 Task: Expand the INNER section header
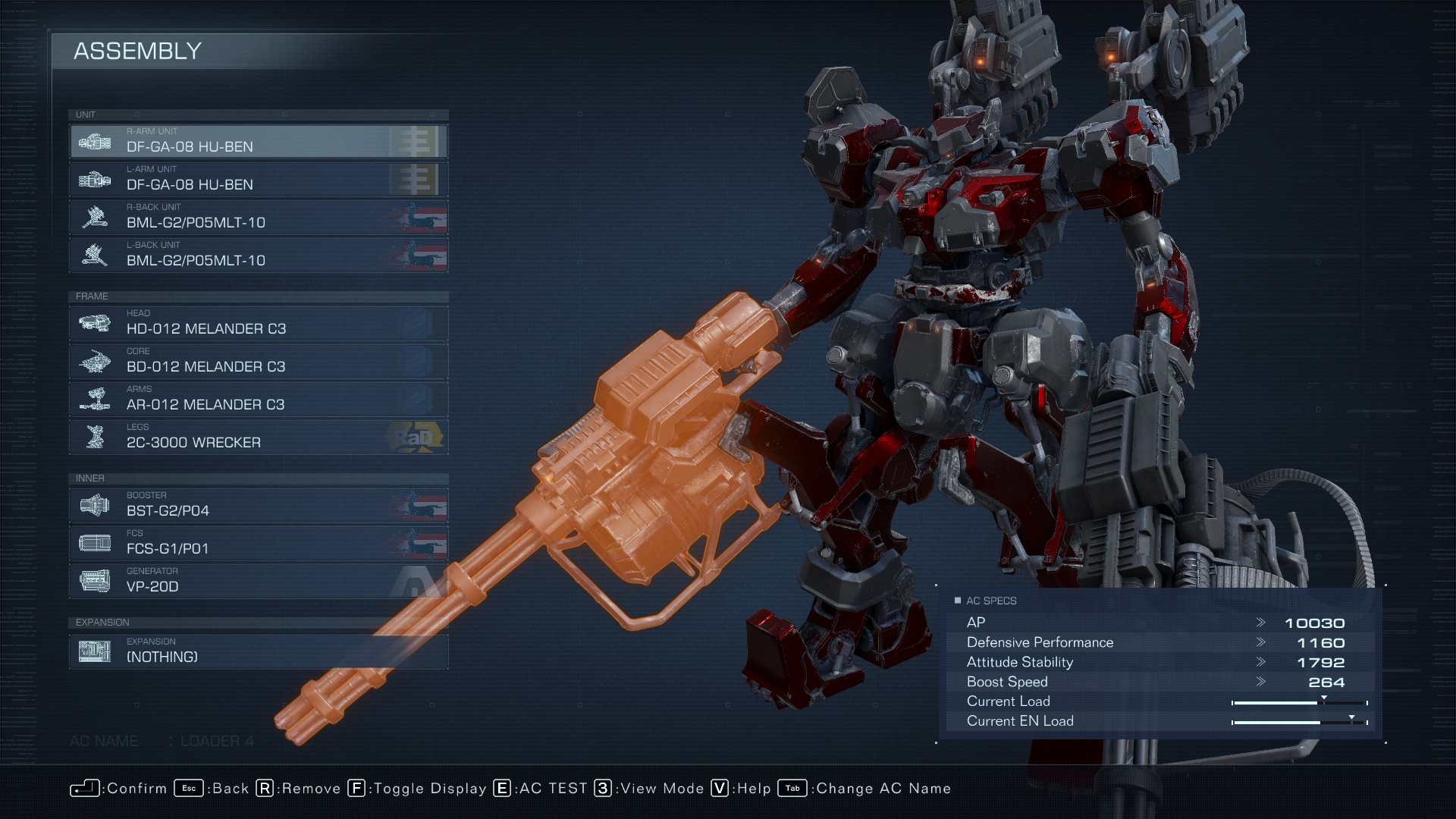89,479
